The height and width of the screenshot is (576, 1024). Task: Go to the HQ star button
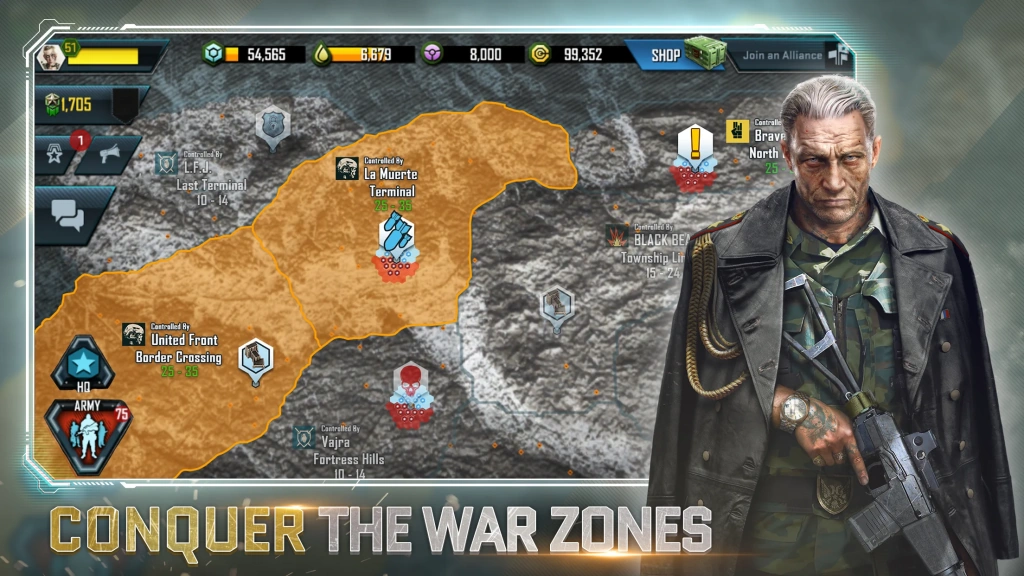(83, 363)
